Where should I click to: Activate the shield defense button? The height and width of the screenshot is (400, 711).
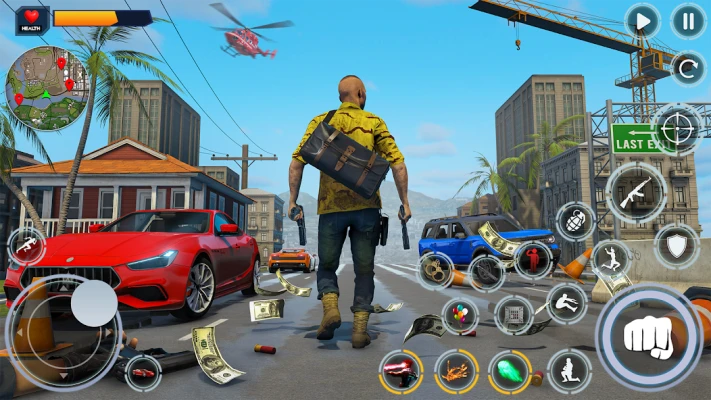(676, 245)
